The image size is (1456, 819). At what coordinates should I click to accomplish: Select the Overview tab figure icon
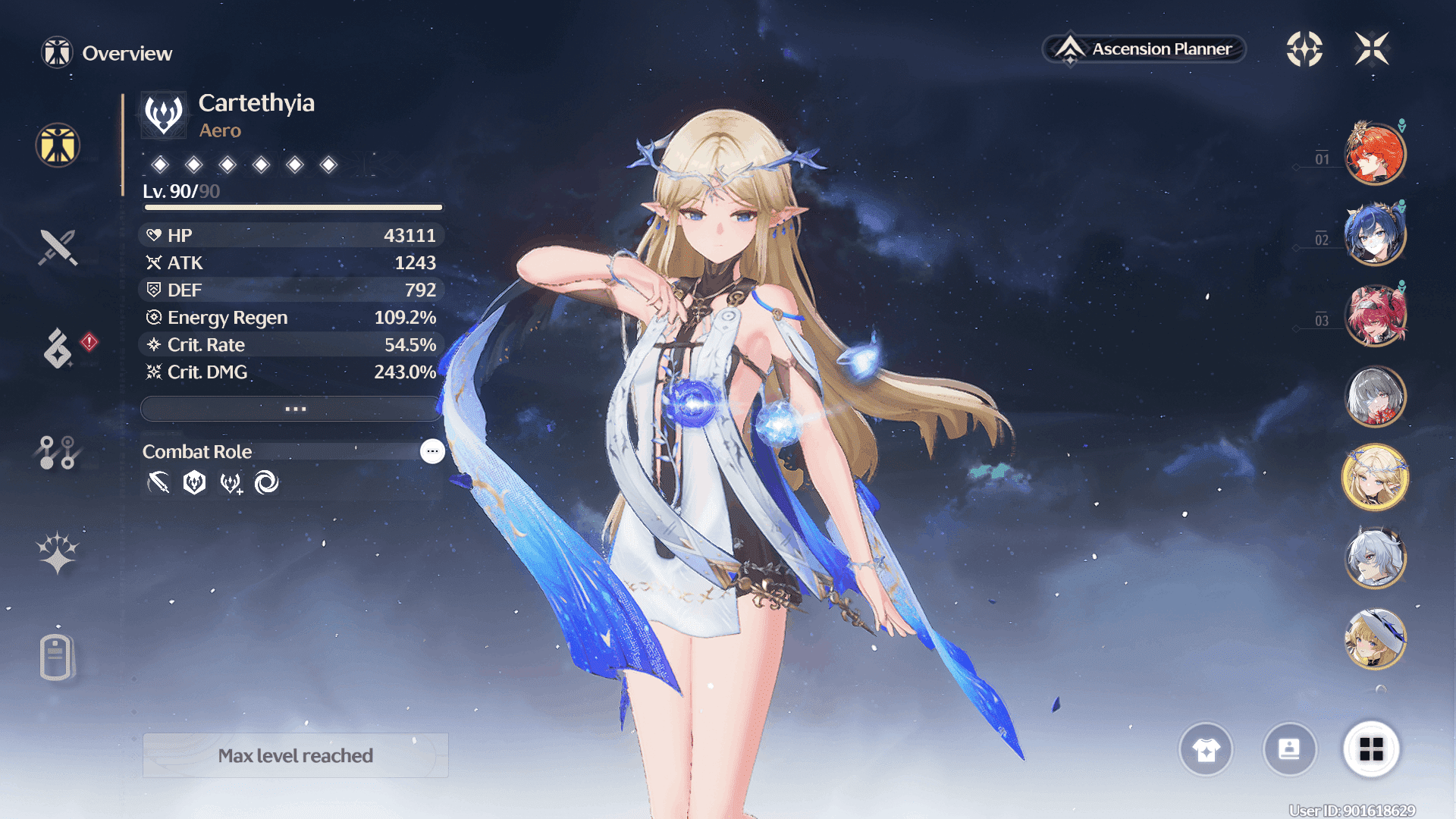pyautogui.click(x=58, y=145)
